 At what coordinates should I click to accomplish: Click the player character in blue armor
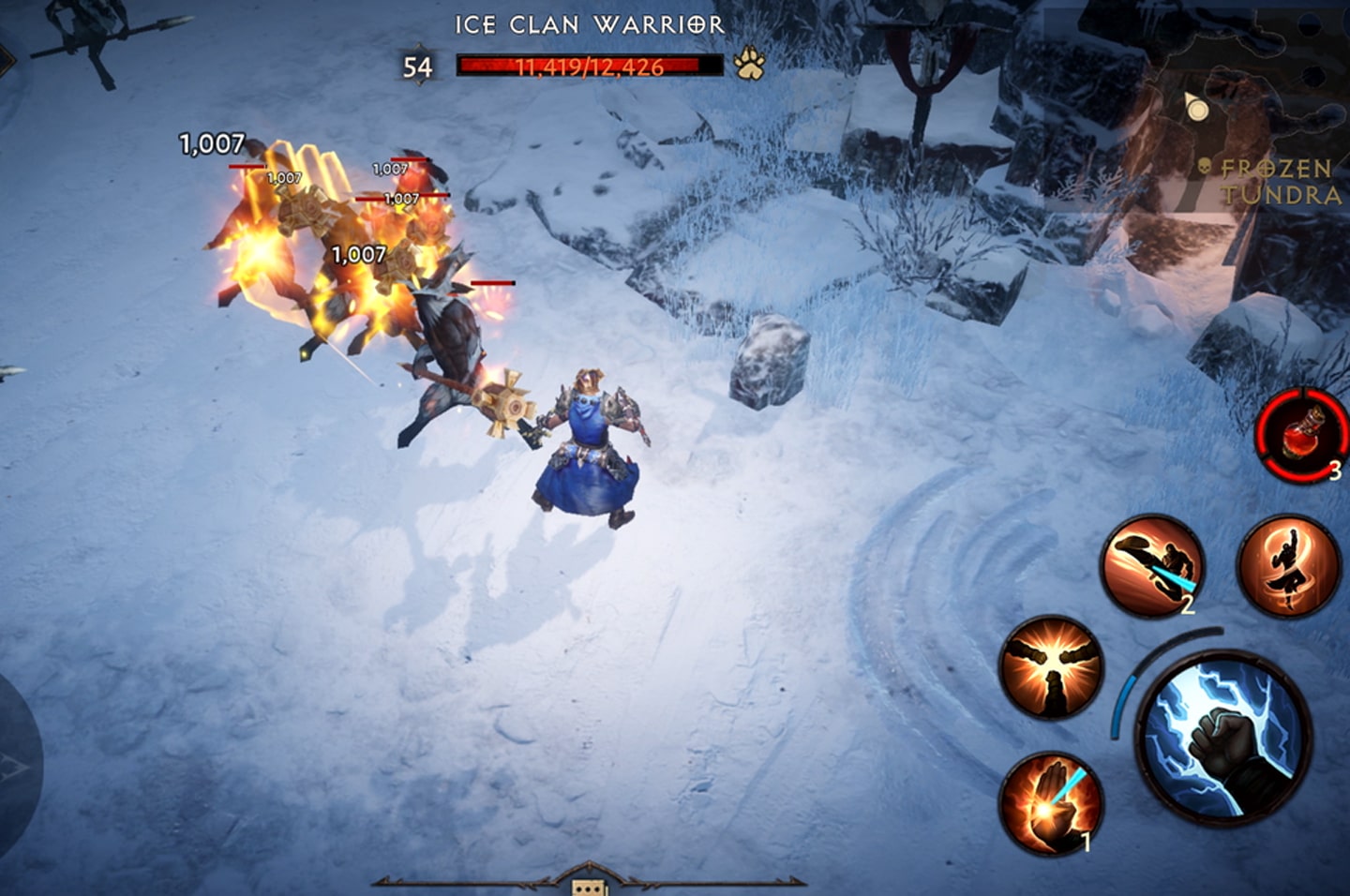(589, 441)
